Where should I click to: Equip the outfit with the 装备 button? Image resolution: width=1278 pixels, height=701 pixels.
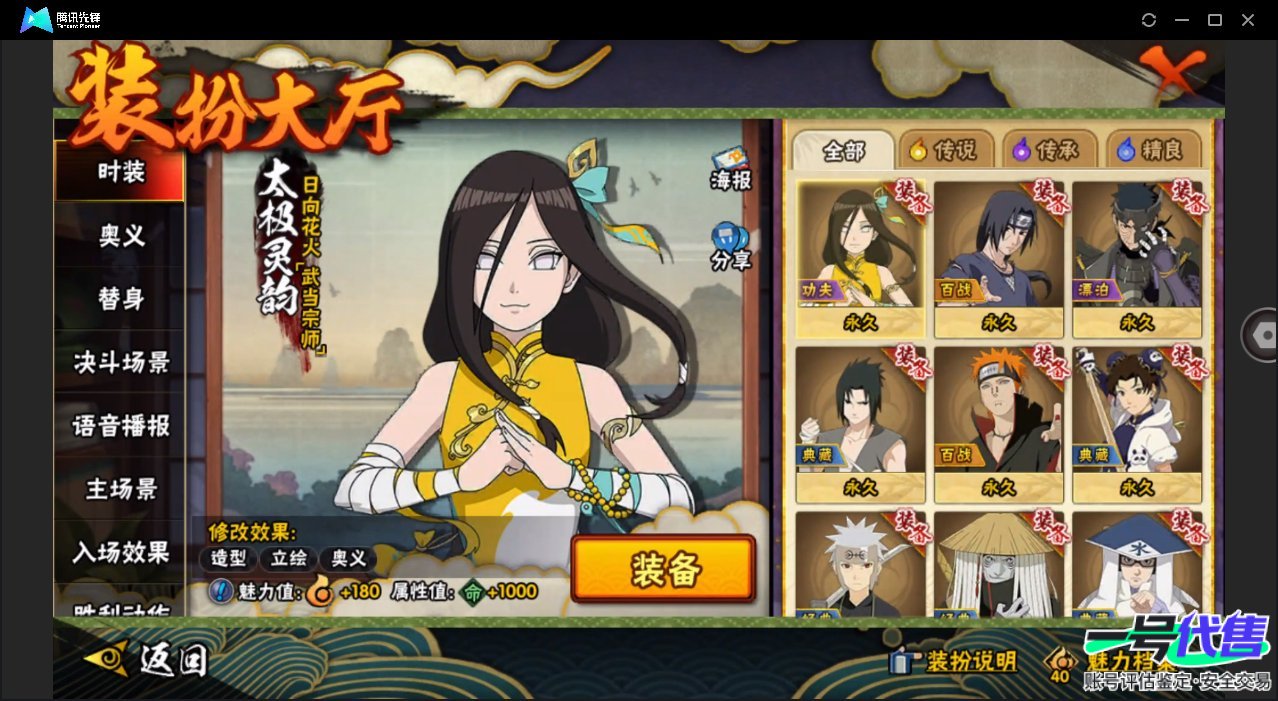(663, 569)
